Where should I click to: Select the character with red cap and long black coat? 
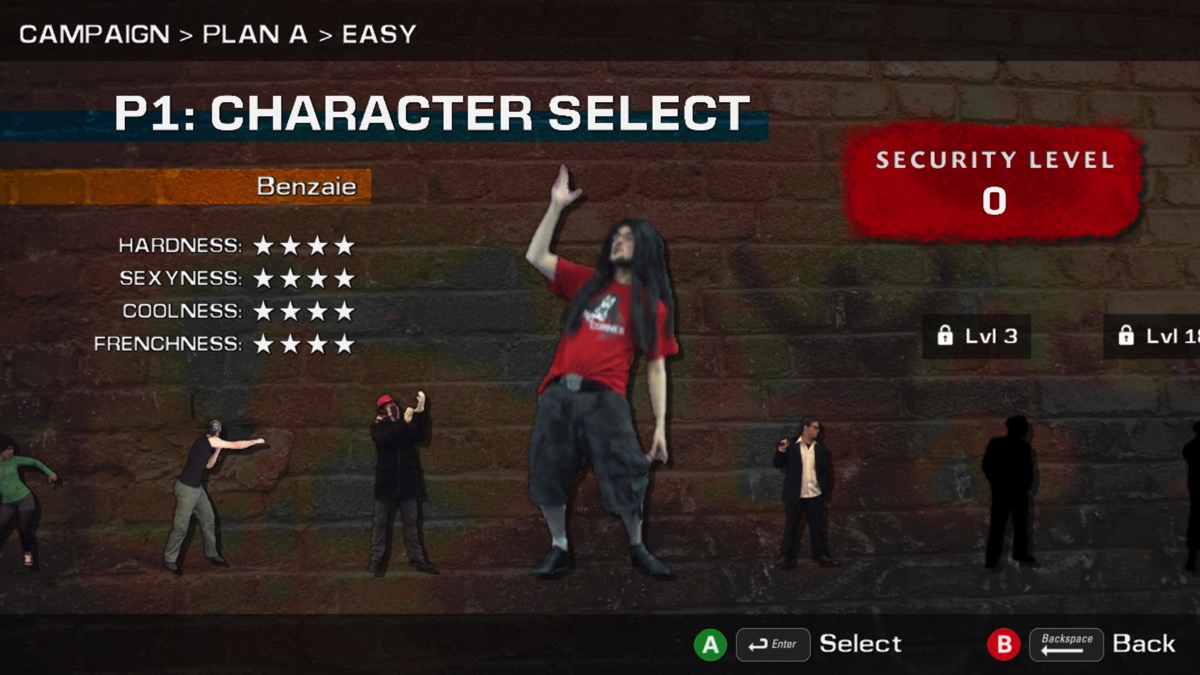click(x=400, y=482)
